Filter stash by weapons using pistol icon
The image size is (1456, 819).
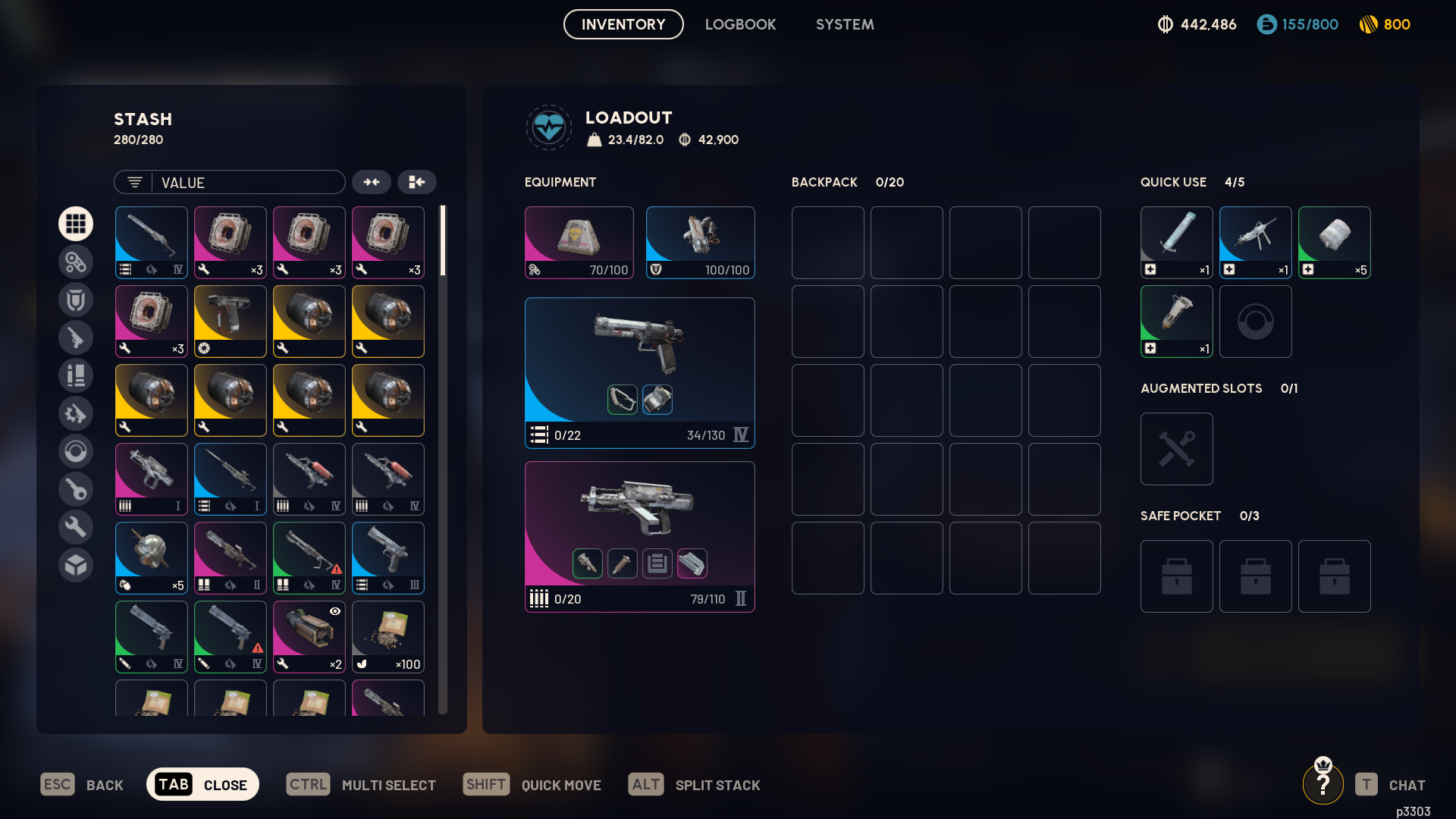[76, 337]
